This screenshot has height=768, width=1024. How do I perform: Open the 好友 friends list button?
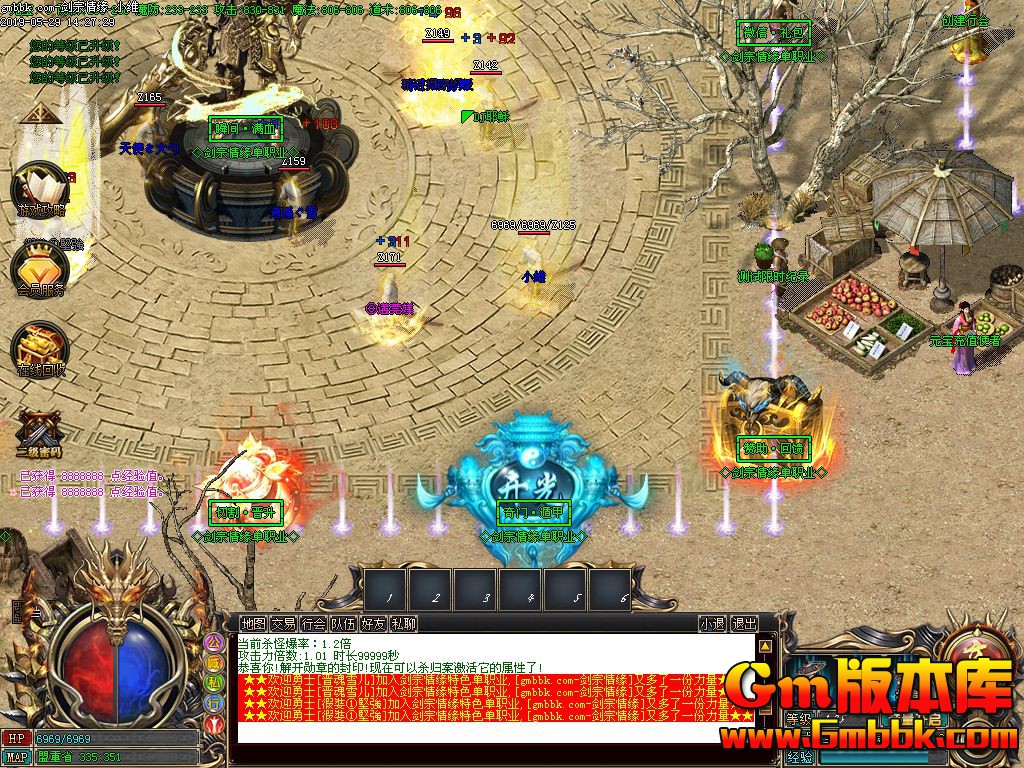(x=373, y=624)
